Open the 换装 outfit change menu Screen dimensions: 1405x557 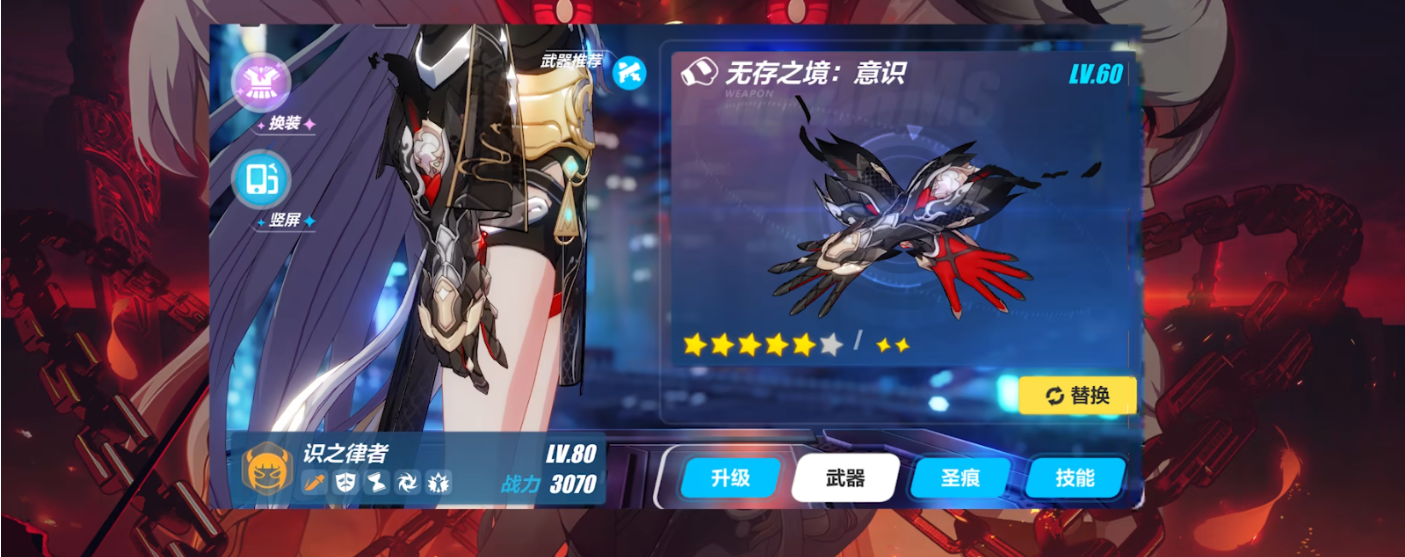[x=261, y=84]
